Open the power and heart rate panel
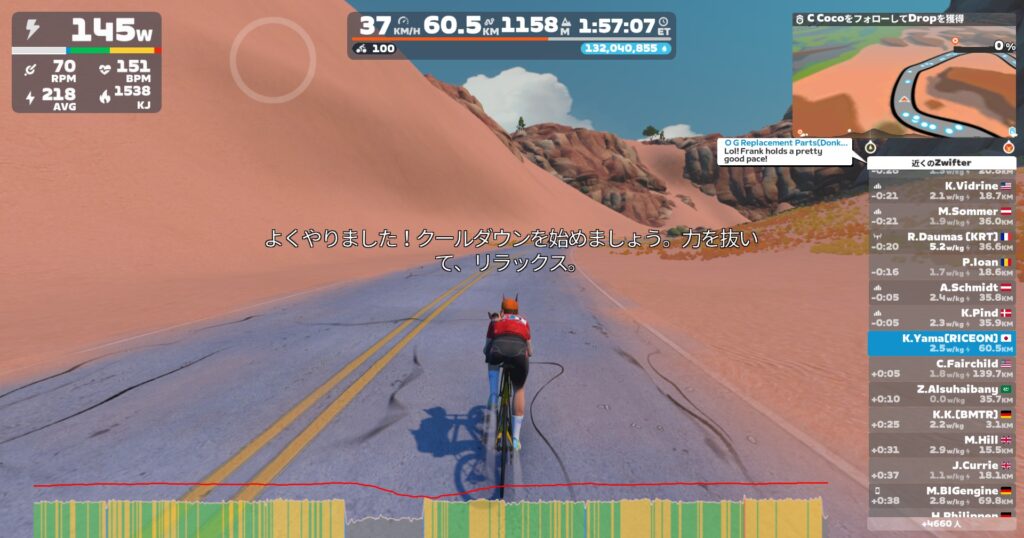This screenshot has height=538, width=1024. click(x=86, y=62)
